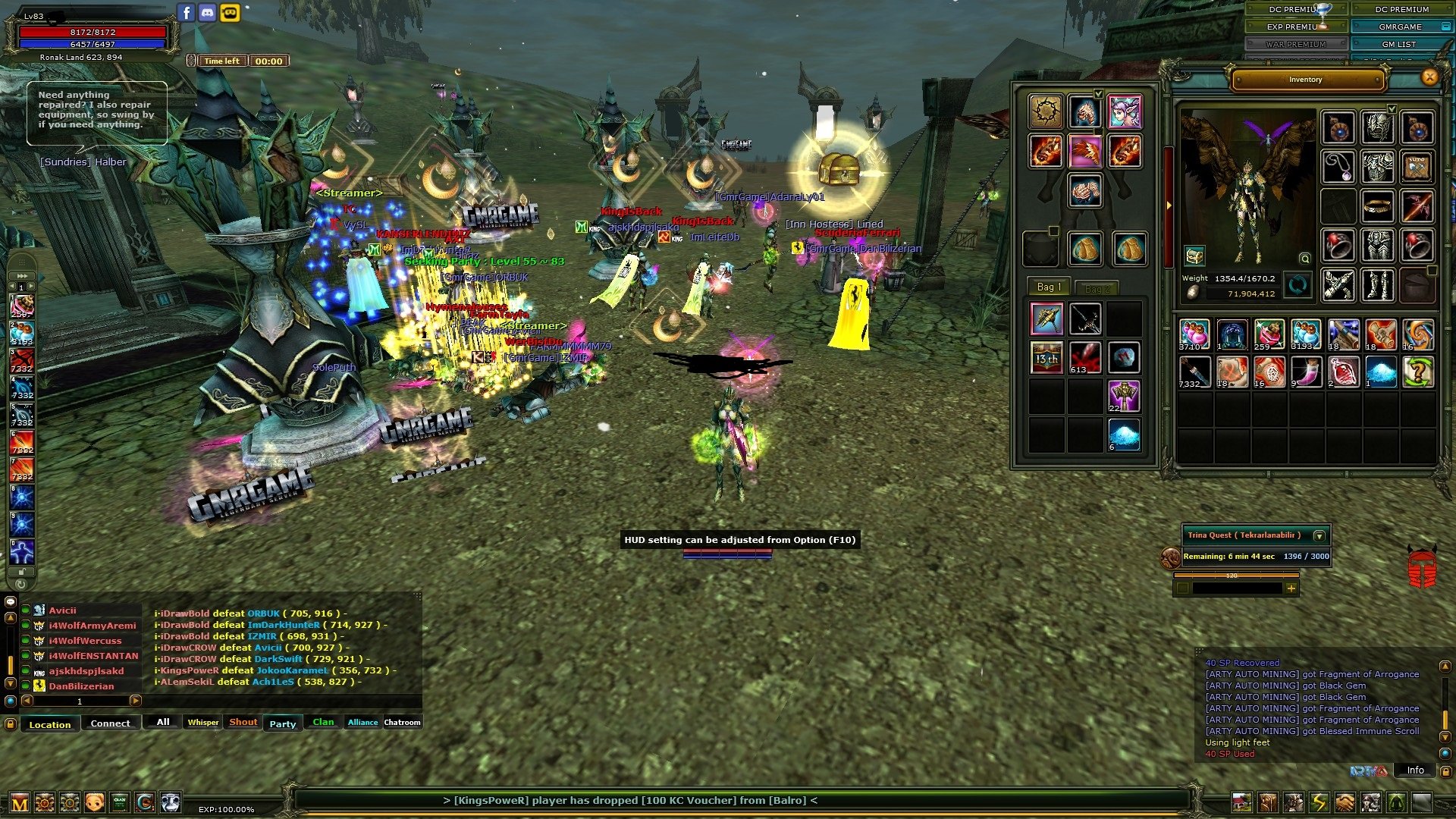Select the EXP PREMIUM entry
The image size is (1456, 819).
[1295, 27]
